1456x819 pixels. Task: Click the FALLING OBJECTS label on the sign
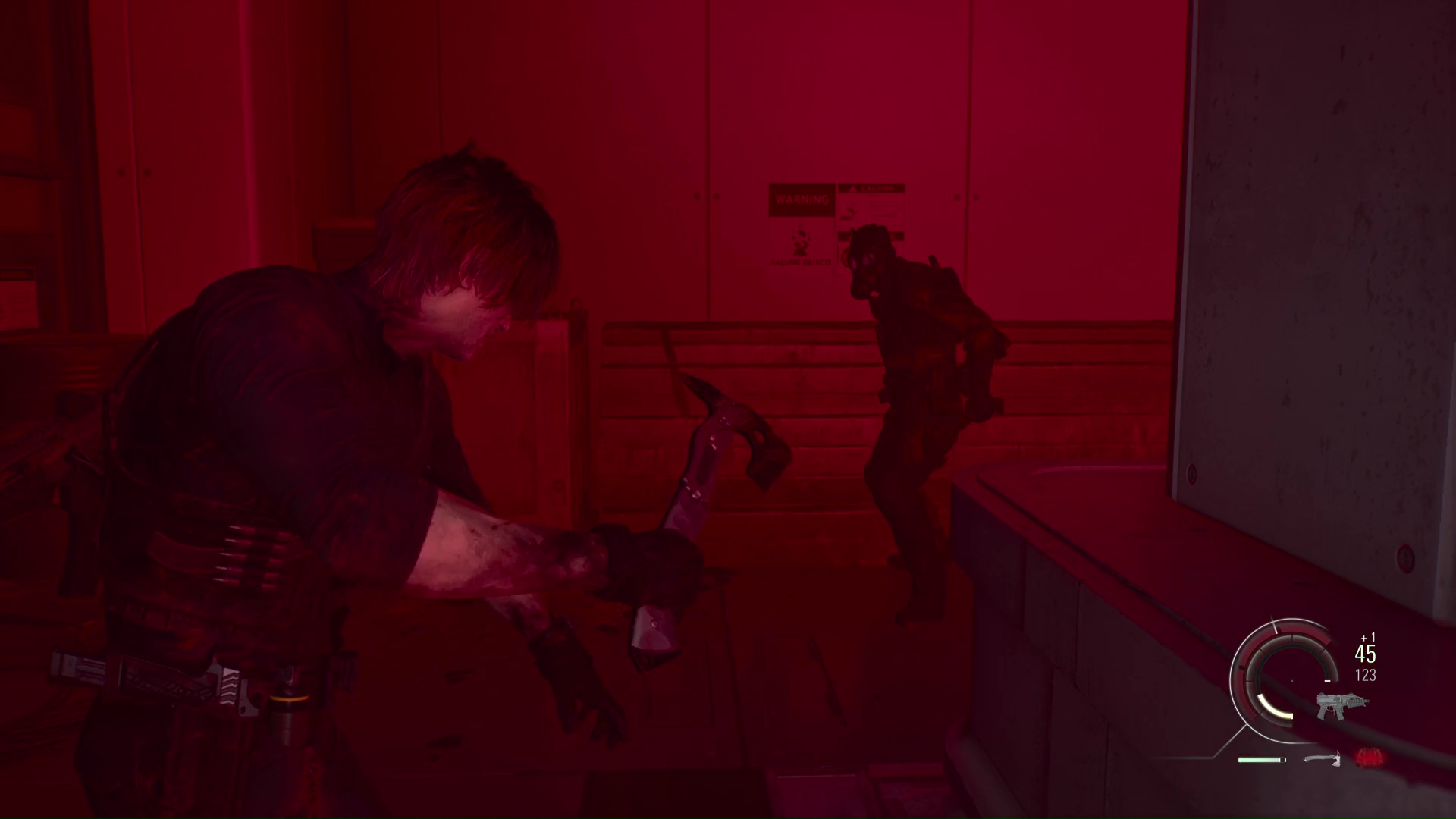pyautogui.click(x=800, y=262)
